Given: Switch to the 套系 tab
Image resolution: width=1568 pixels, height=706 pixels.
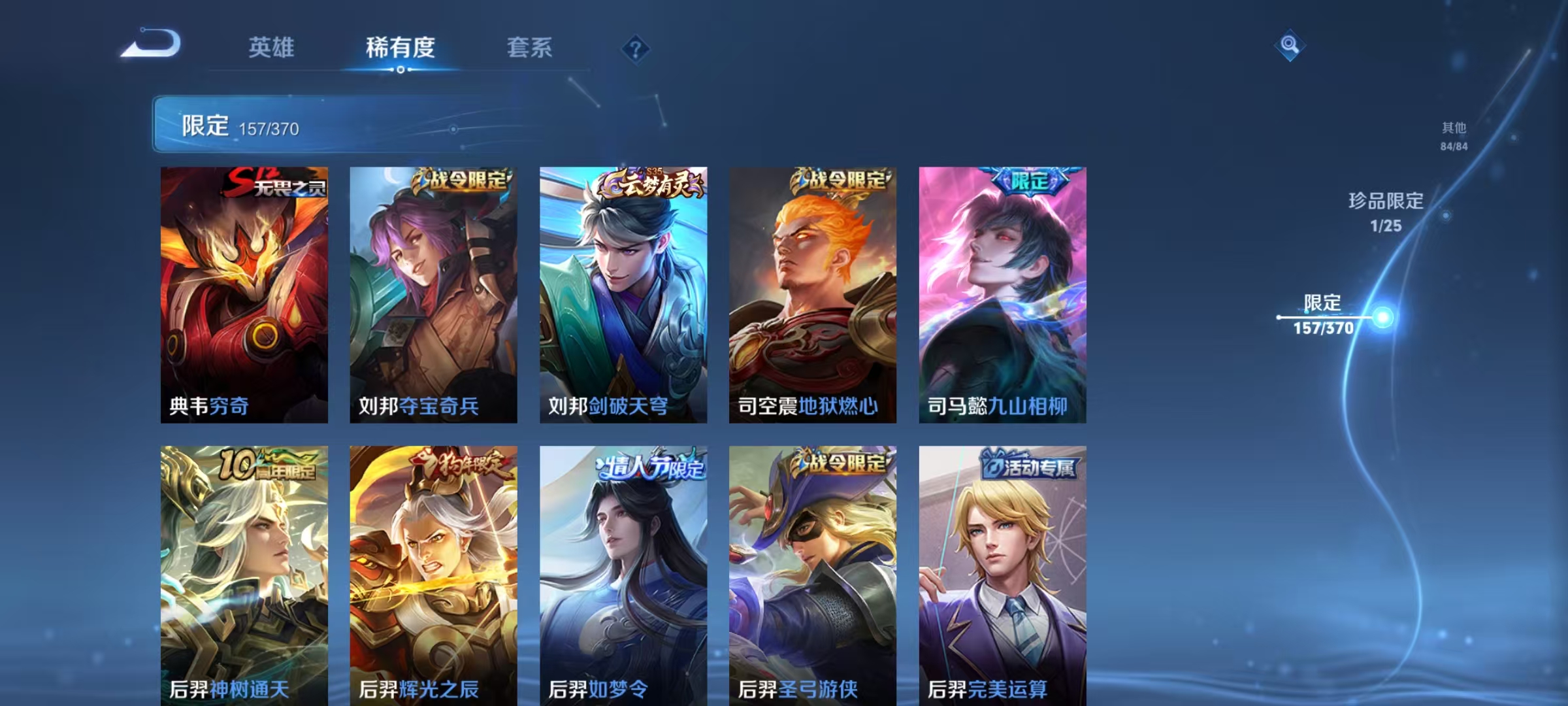Looking at the screenshot, I should point(529,48).
